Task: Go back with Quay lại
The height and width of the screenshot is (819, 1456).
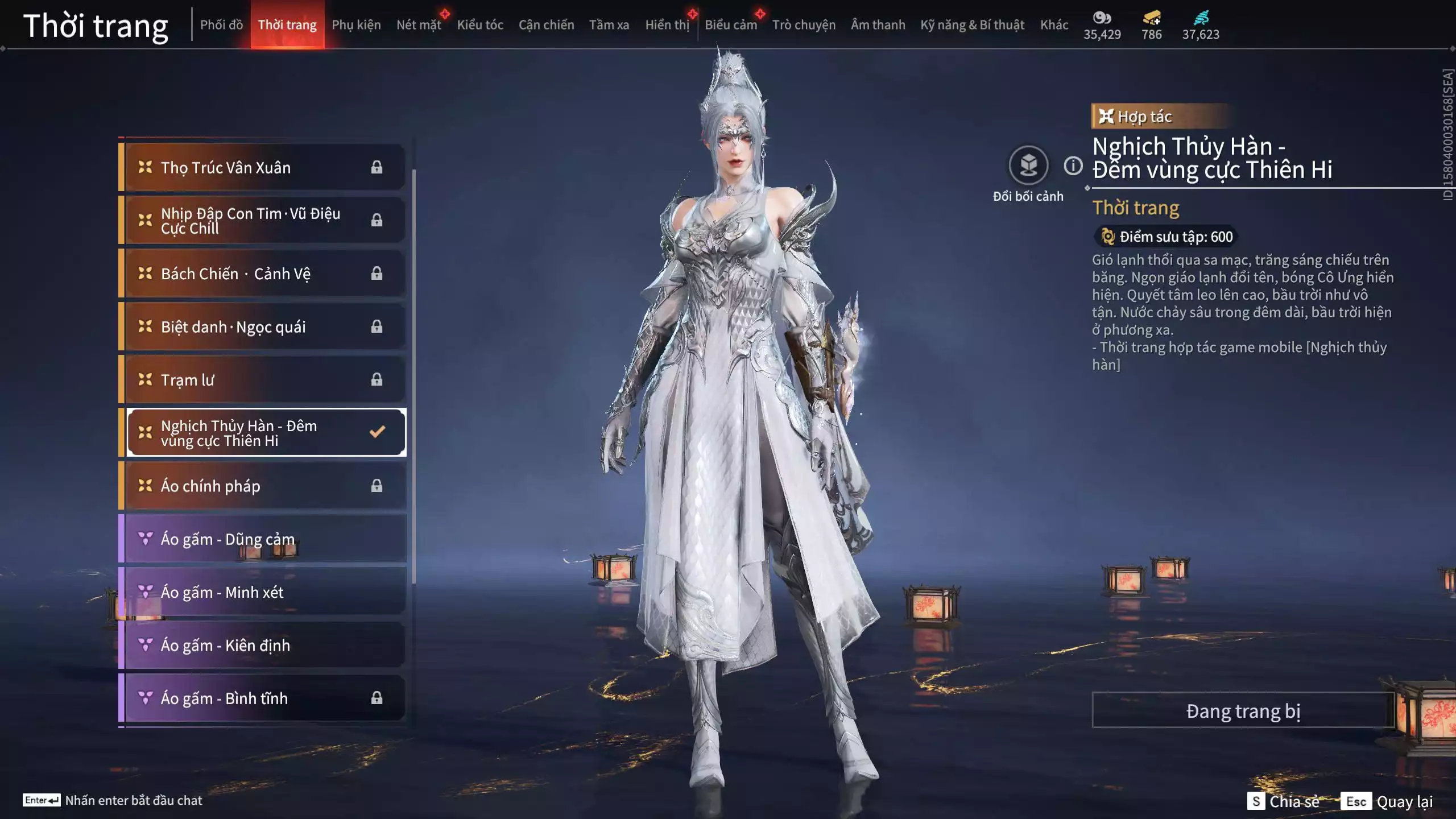Action: (1387, 801)
